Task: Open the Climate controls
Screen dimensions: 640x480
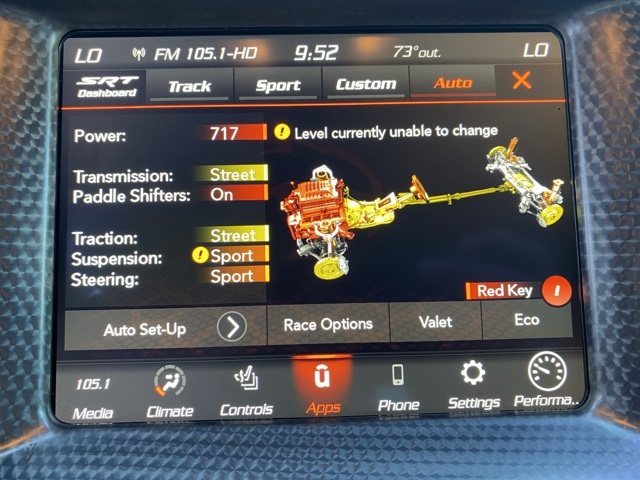Action: (x=169, y=392)
